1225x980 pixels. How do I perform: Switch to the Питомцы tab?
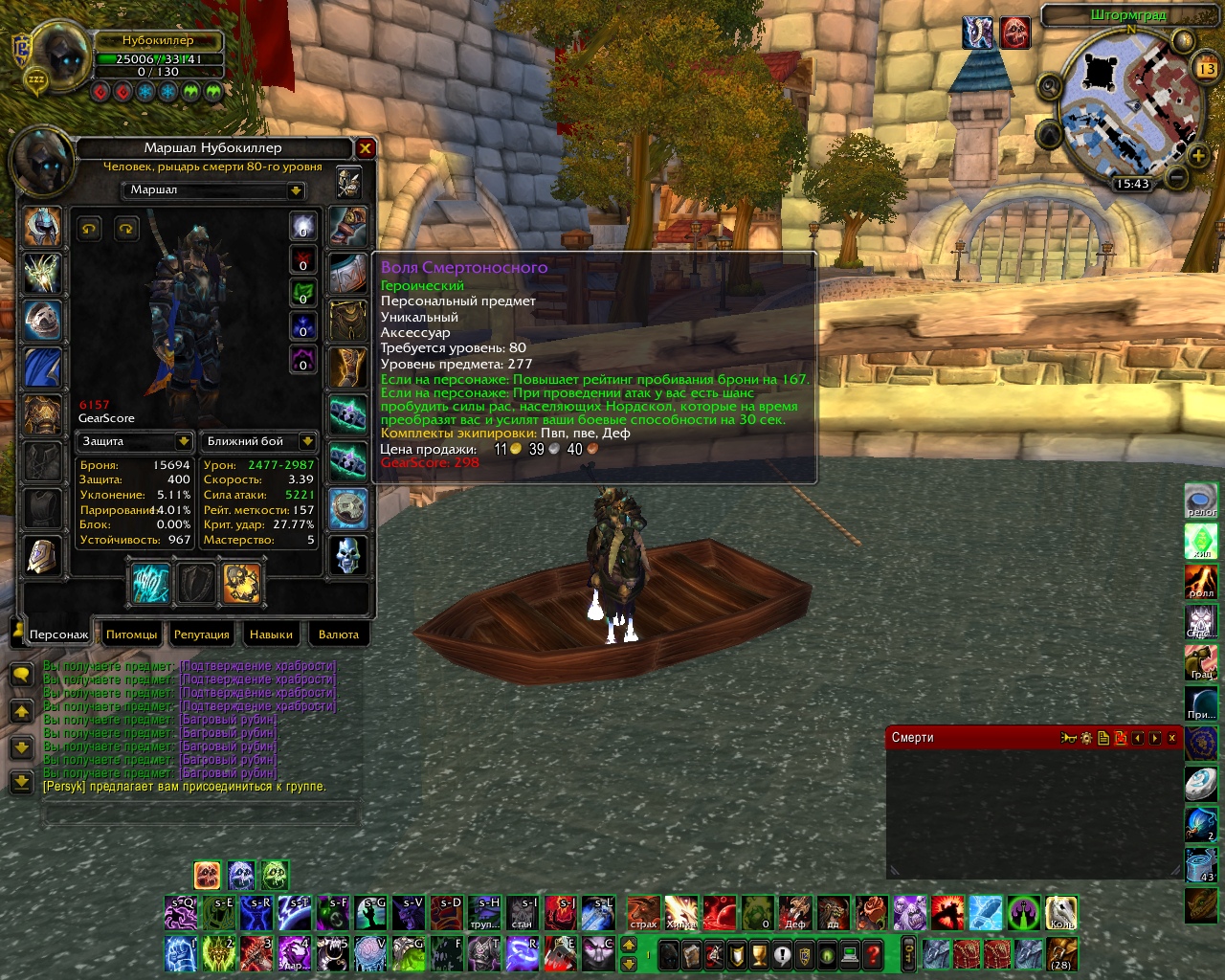(x=131, y=635)
